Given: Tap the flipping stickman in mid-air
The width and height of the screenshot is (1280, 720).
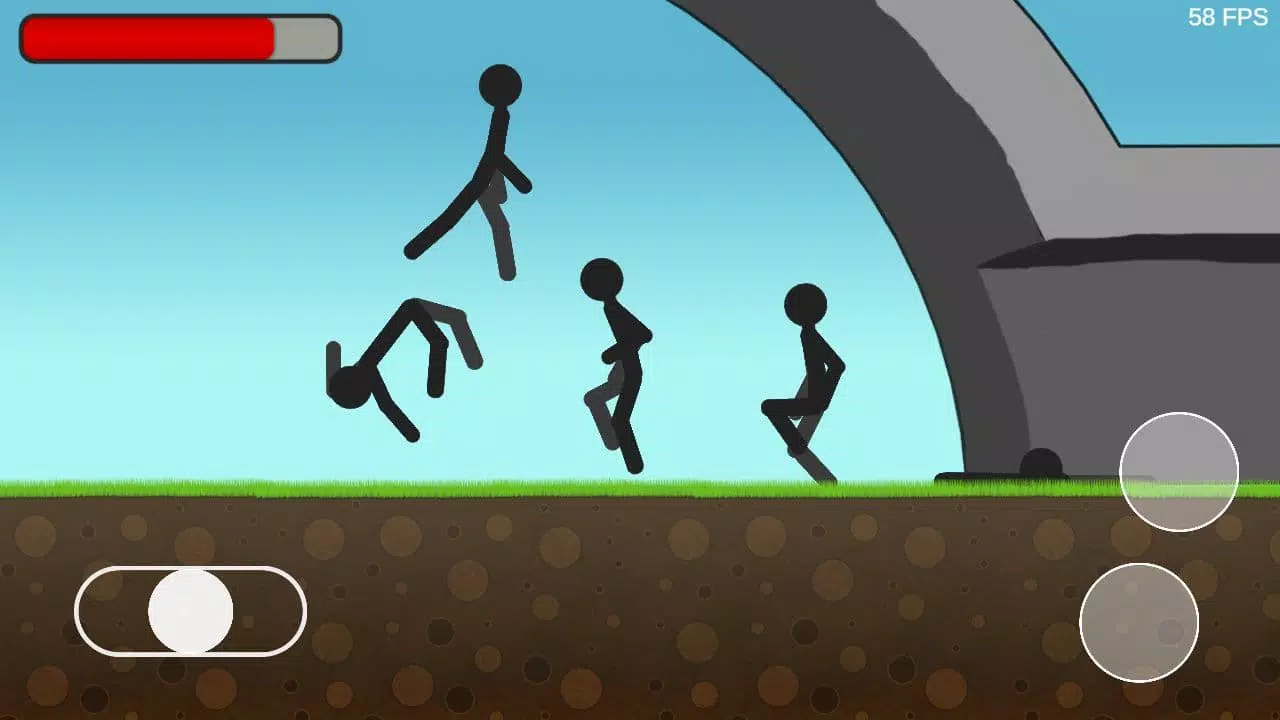Looking at the screenshot, I should 400,360.
